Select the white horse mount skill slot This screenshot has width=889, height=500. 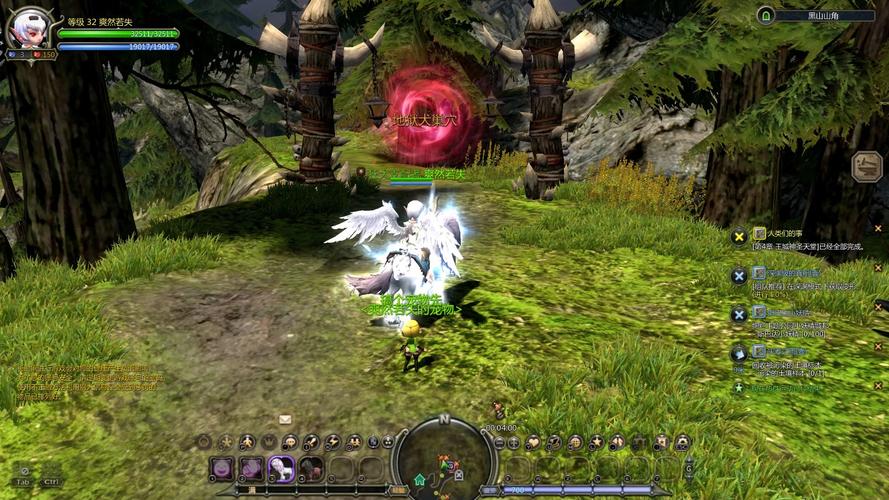click(282, 467)
